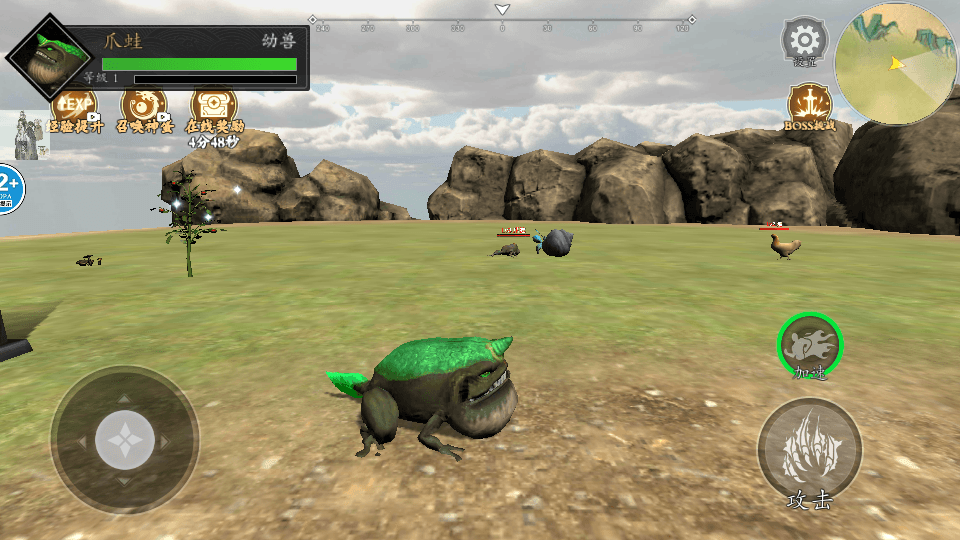
Task: Open the gear settings (设置) menu
Action: click(x=803, y=41)
